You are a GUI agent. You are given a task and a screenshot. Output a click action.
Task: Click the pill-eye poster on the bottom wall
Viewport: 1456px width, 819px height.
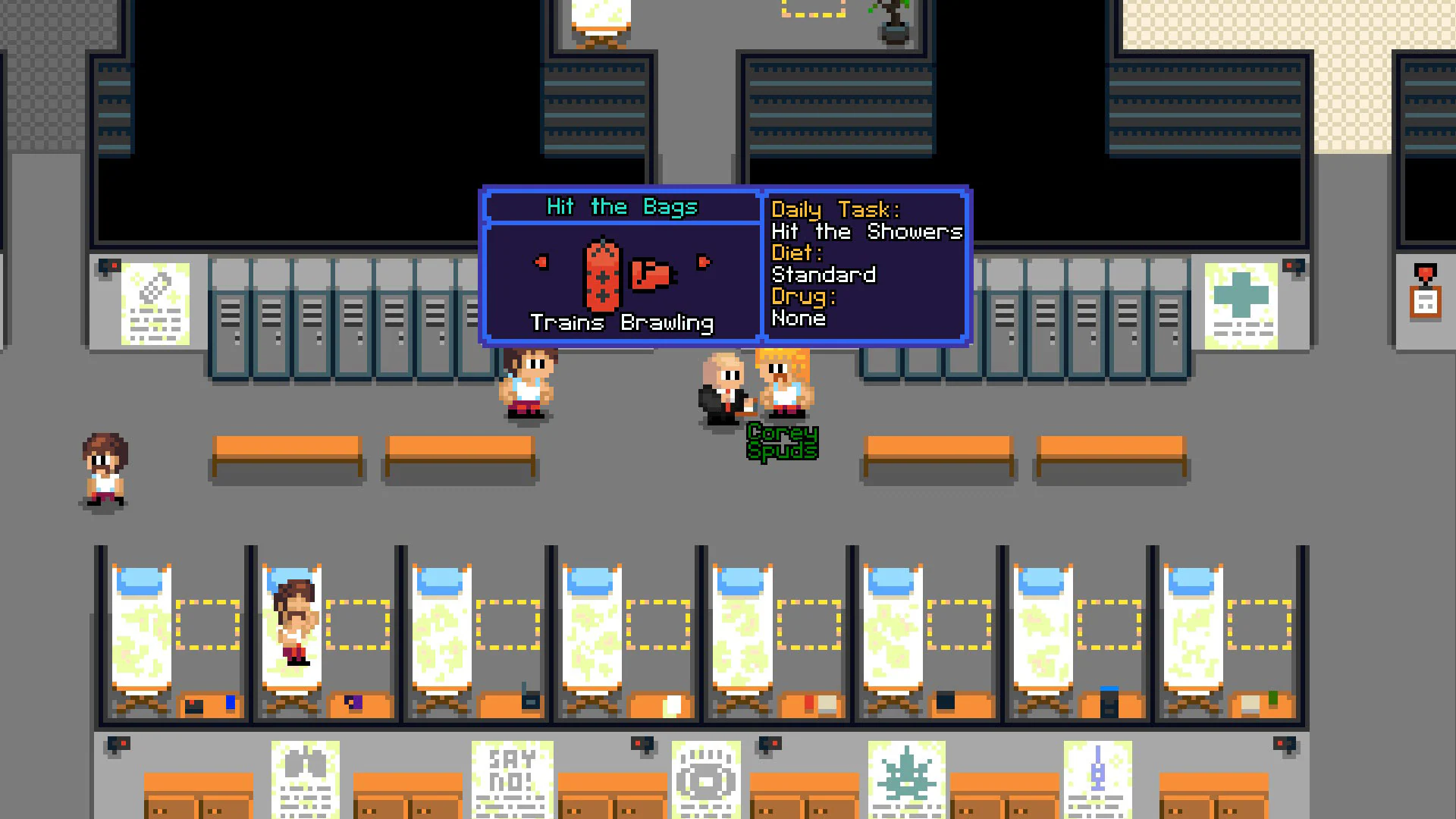pos(707,777)
